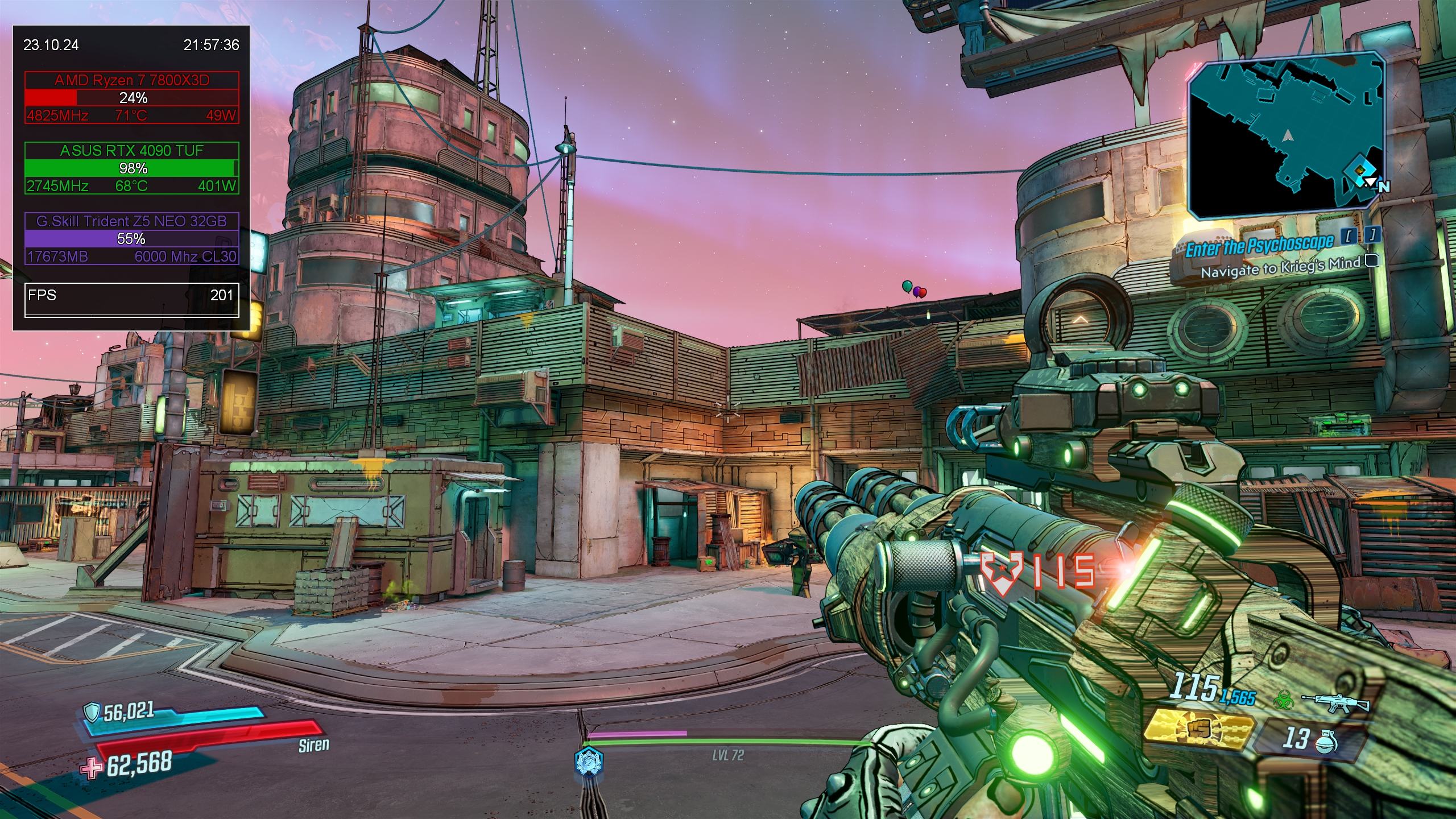Screen dimensions: 1456x819
Task: Click the equipped assault rifle icon
Action: pos(1343,704)
